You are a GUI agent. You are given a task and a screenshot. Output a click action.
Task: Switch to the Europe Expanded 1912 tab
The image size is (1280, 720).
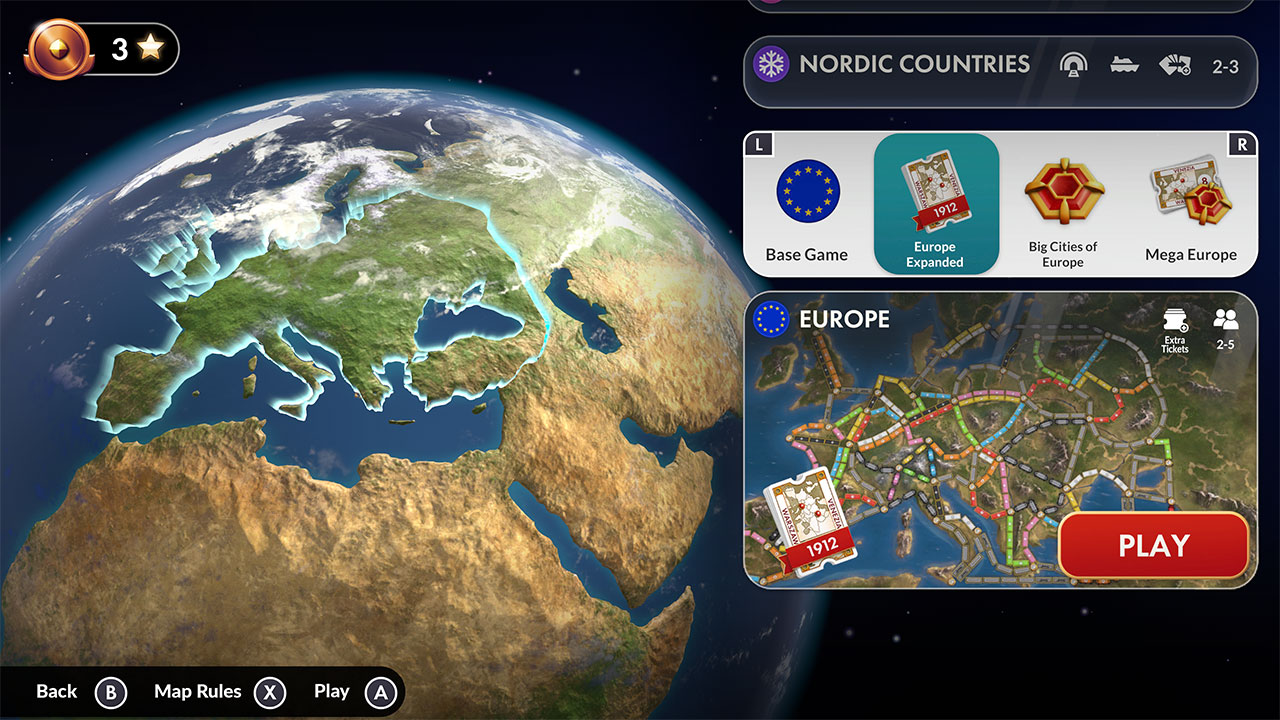click(935, 205)
